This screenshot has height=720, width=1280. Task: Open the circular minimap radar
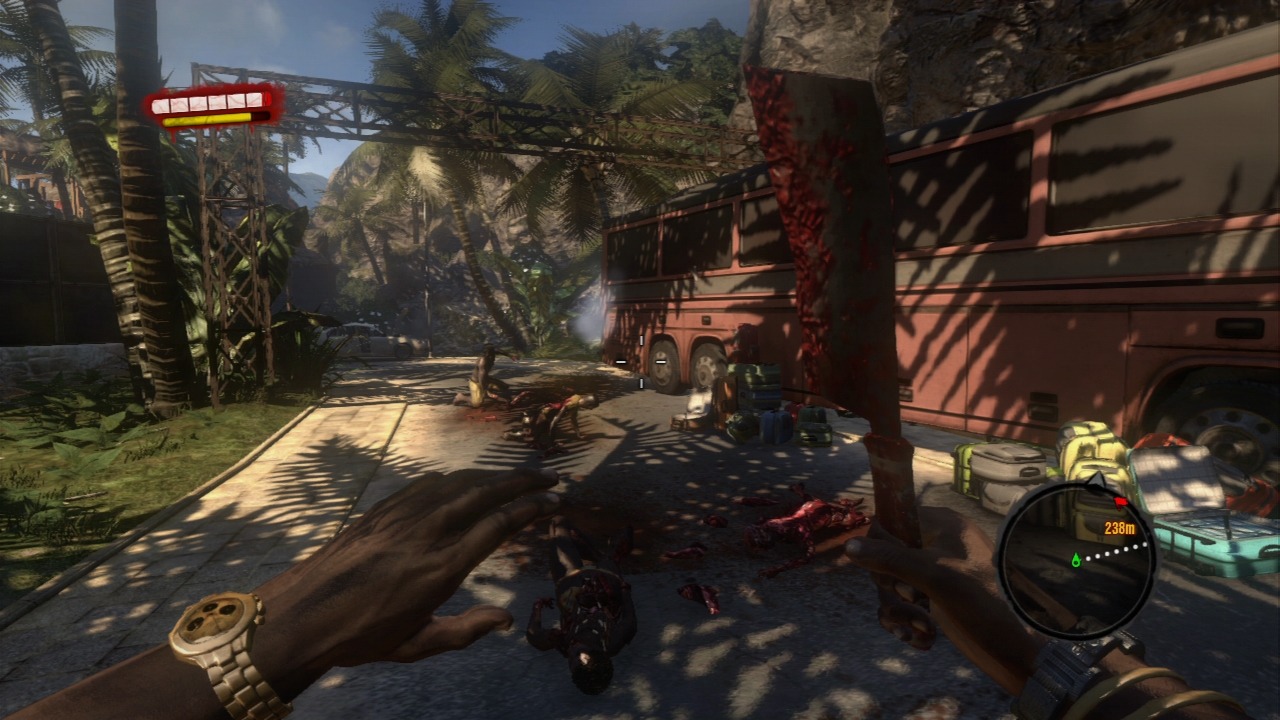click(x=1077, y=559)
